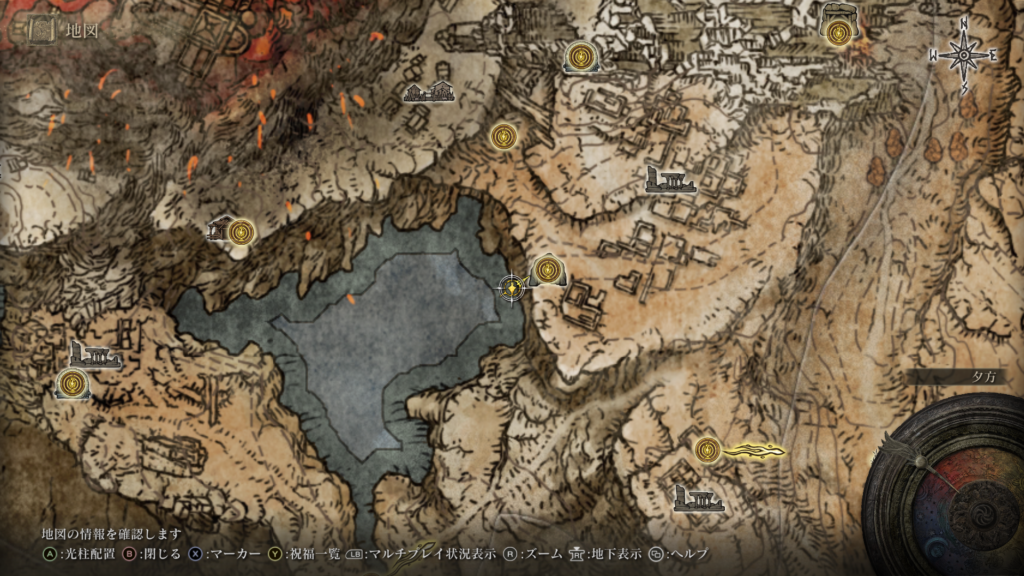Viewport: 1024px width, 576px height.
Task: Click the compass rose
Action: pyautogui.click(x=963, y=56)
